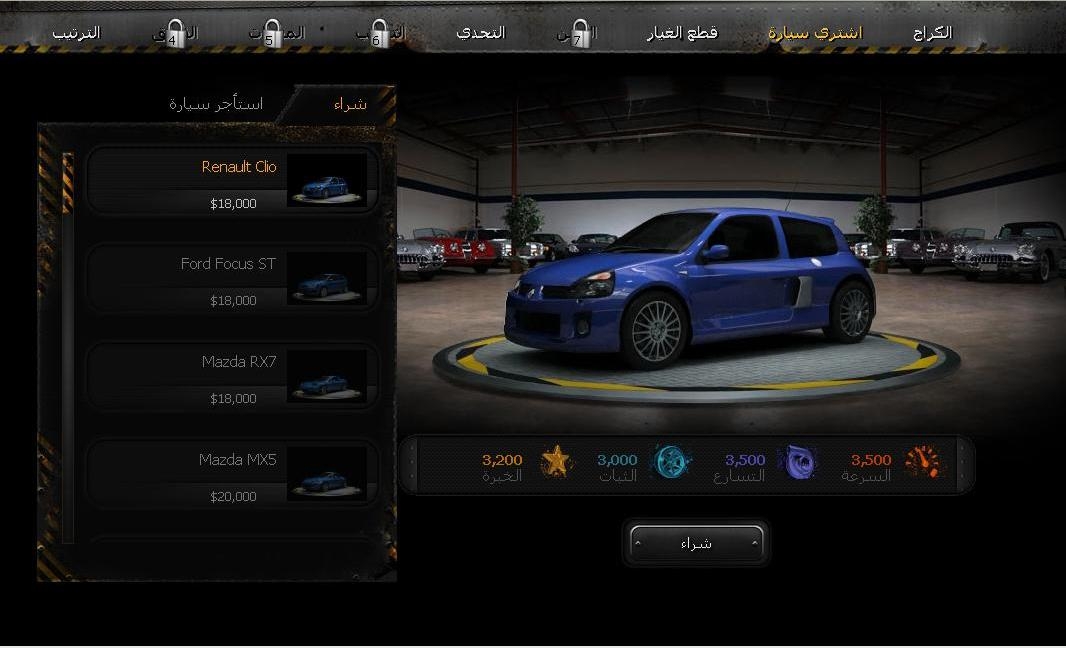Select the Renault Clio from the car list
1066x648 pixels.
(x=233, y=180)
